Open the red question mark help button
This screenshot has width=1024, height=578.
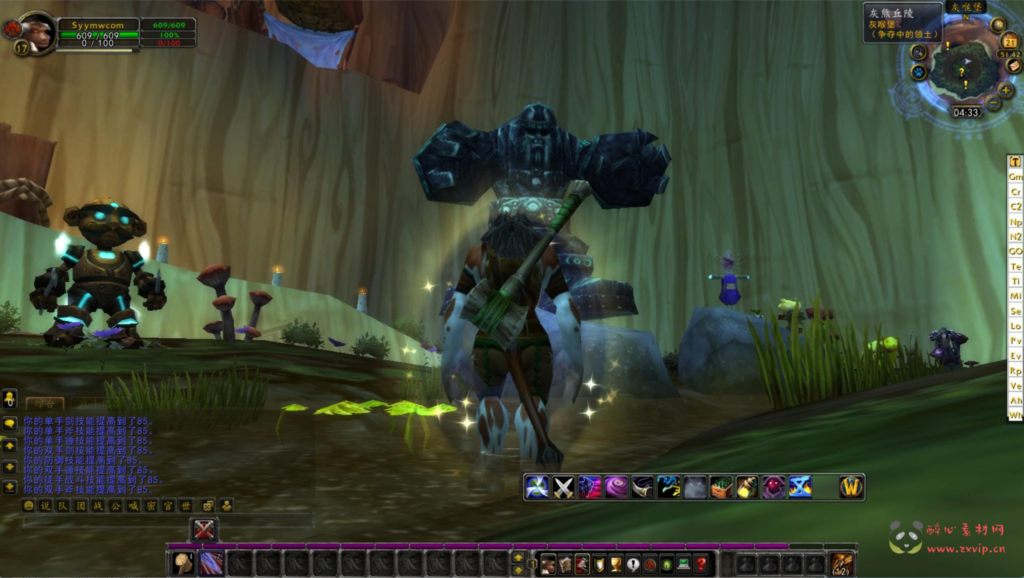(702, 565)
